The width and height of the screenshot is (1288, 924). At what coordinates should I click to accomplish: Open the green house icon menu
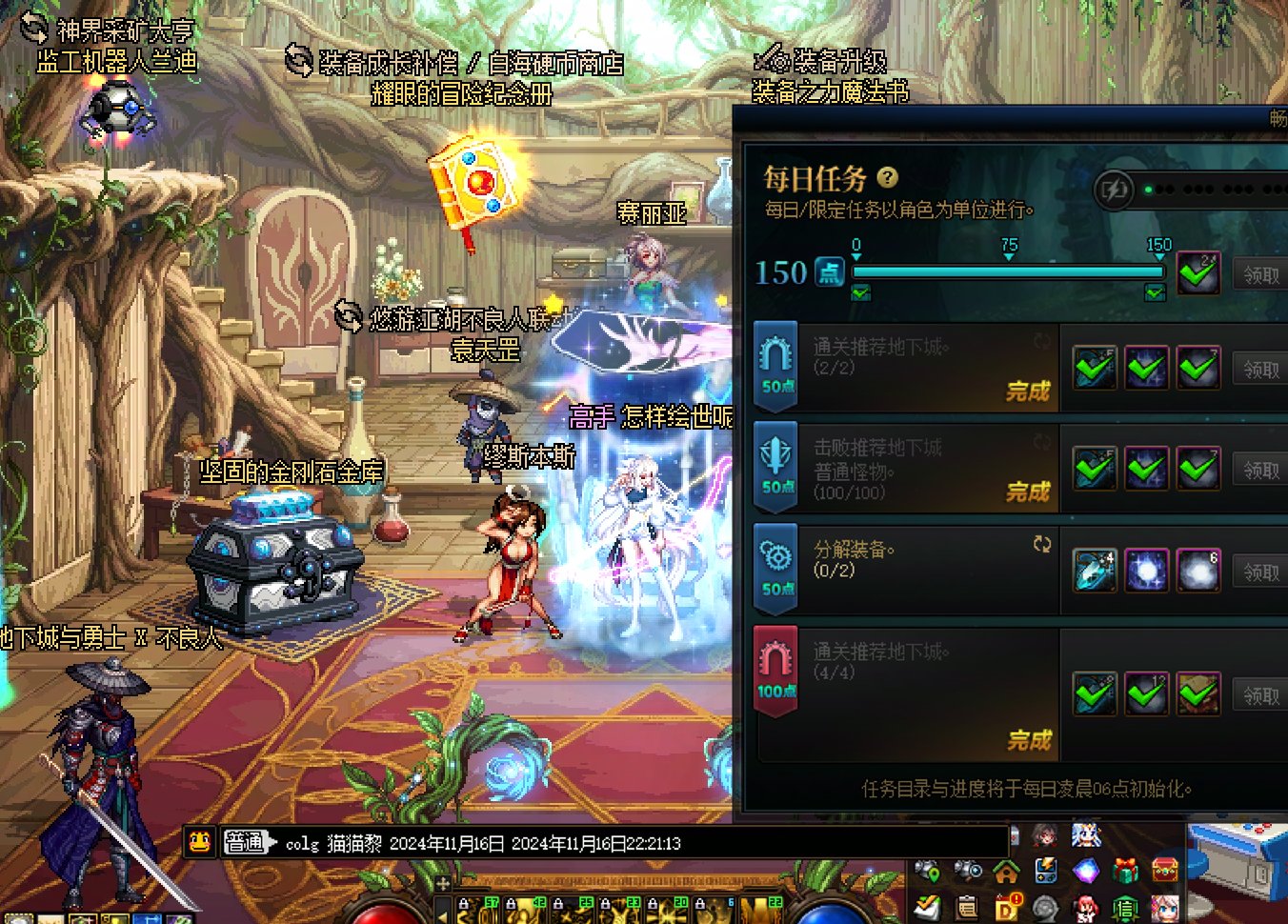coord(1006,871)
